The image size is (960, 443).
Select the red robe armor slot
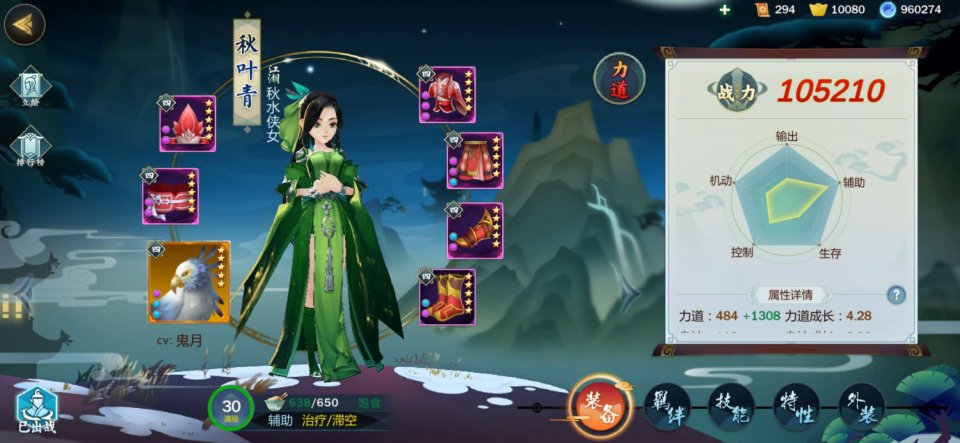coord(447,95)
